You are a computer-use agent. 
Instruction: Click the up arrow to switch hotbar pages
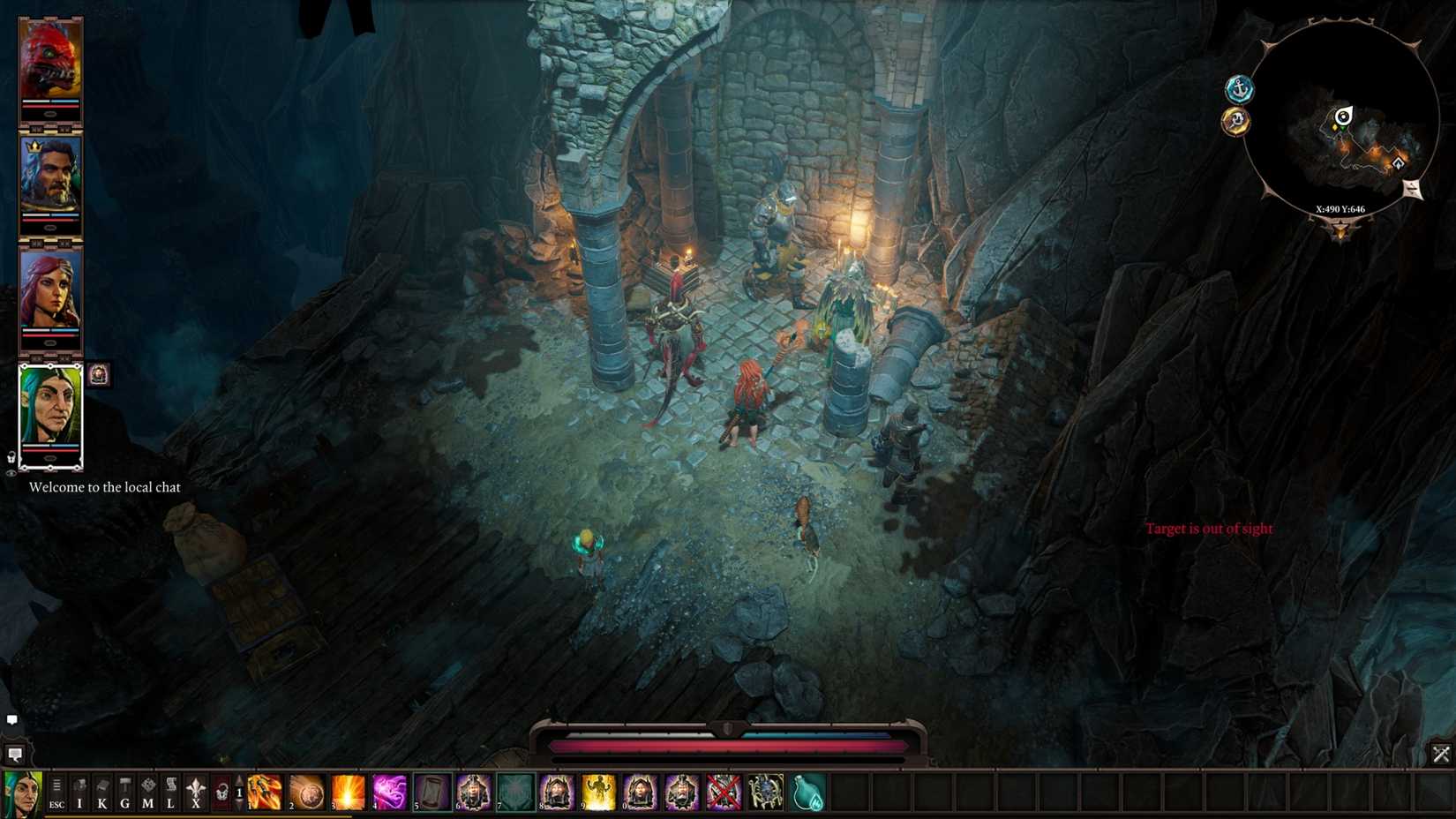[239, 780]
